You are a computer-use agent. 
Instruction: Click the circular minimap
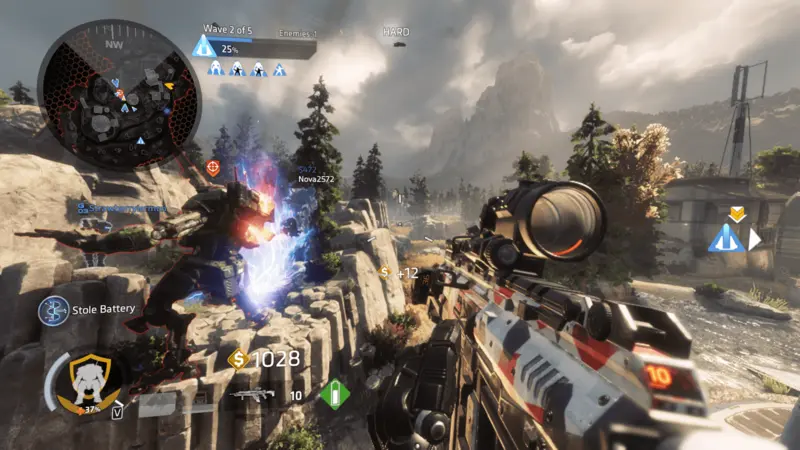(x=118, y=95)
